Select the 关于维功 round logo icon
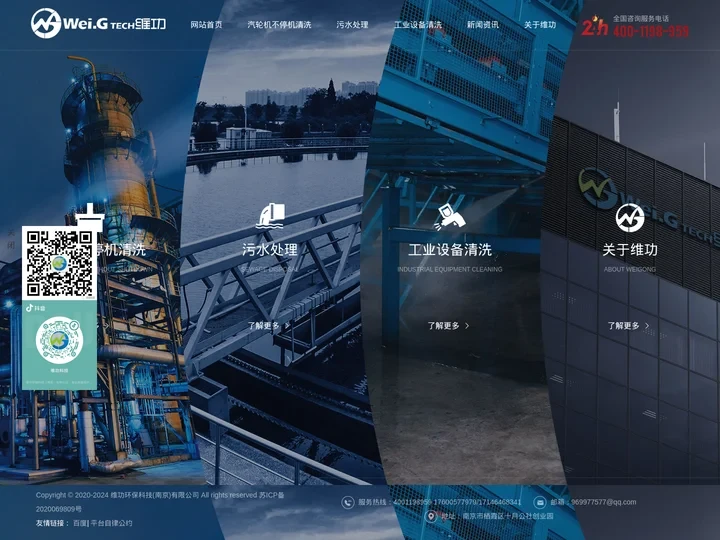 pyautogui.click(x=629, y=216)
